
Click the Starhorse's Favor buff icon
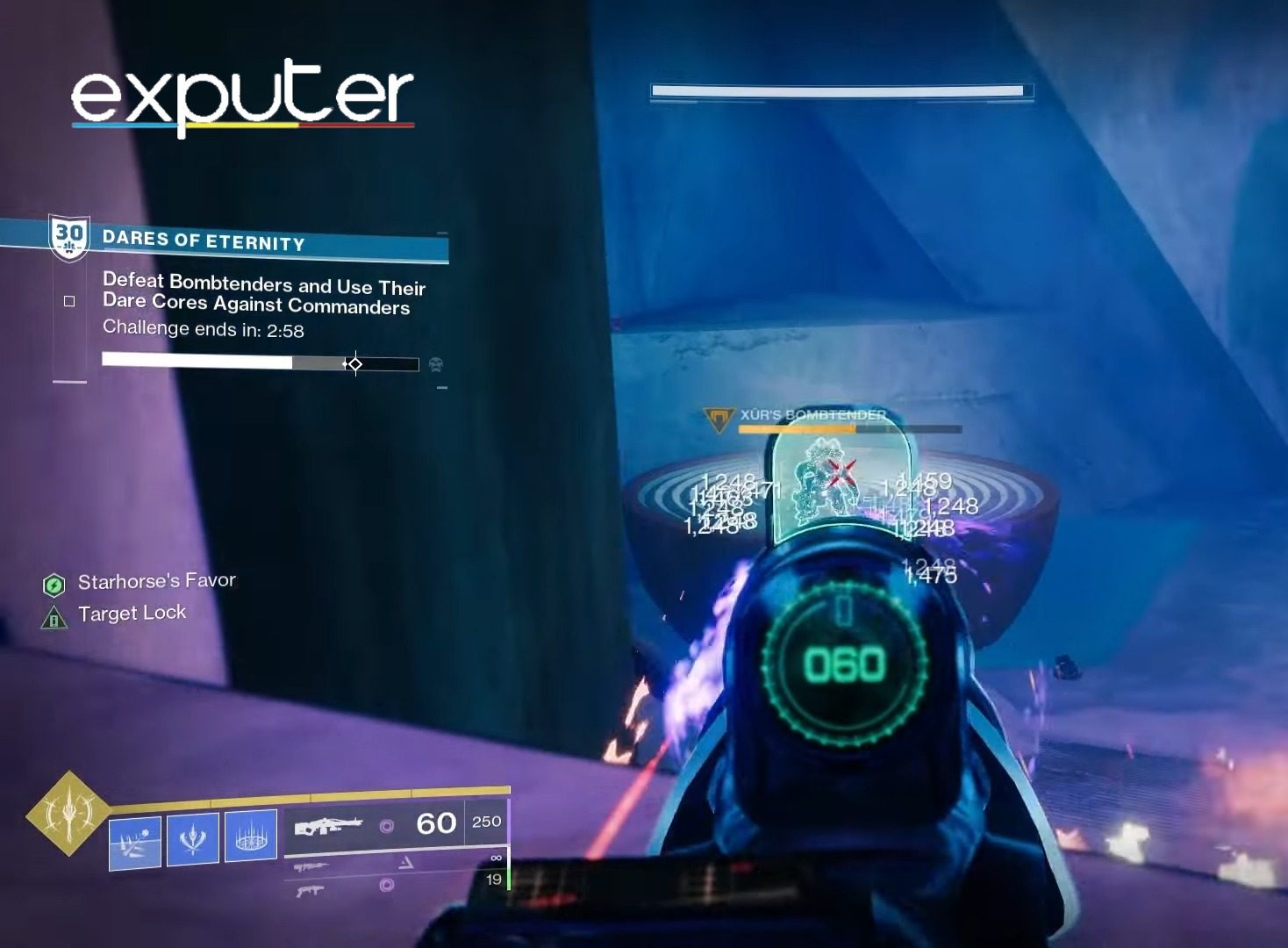[x=54, y=581]
